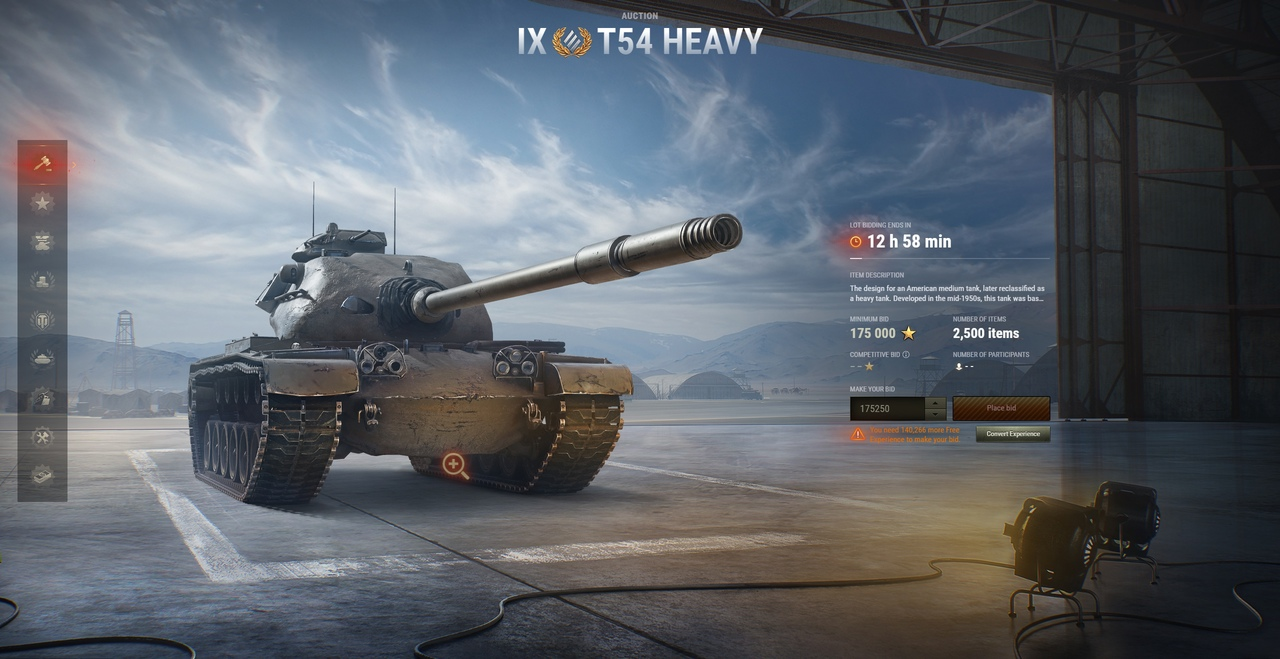Open the star sidebar section
1280x659 pixels.
click(x=42, y=202)
